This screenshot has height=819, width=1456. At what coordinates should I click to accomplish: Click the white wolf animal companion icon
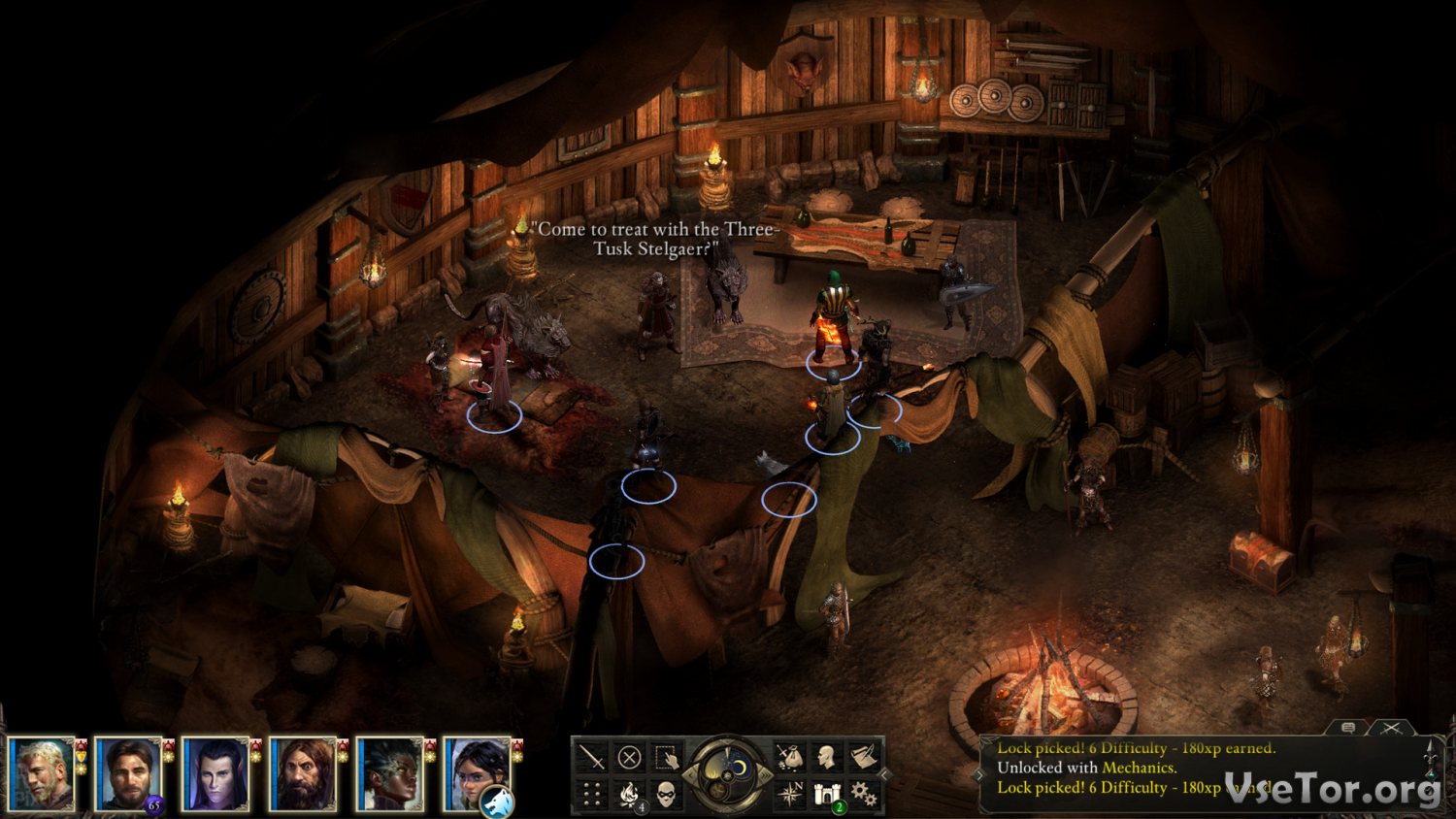click(x=496, y=802)
